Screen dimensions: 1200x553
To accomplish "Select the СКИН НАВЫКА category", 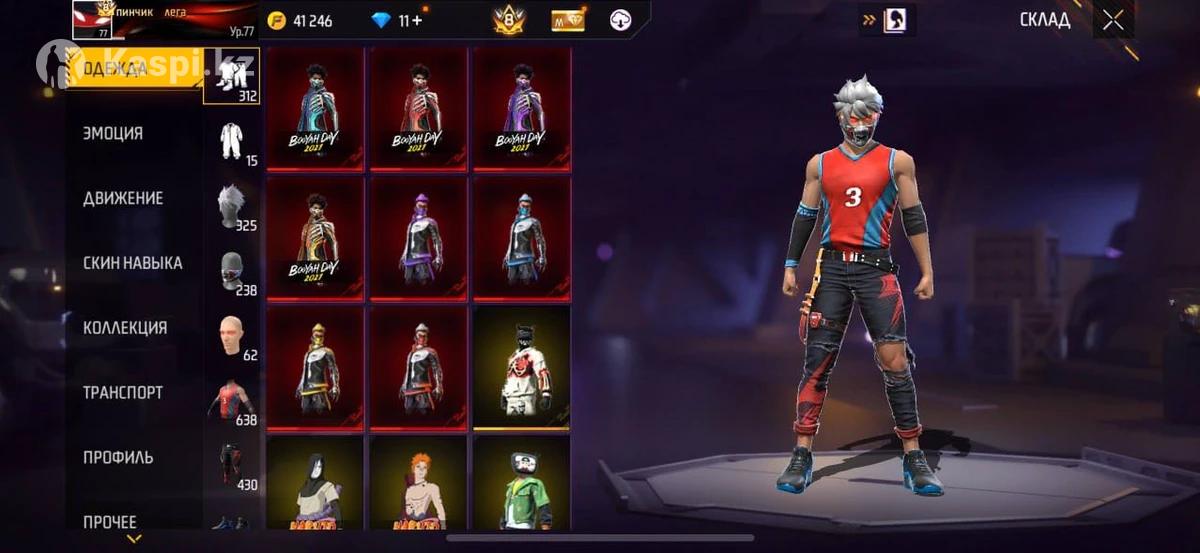I will (132, 263).
